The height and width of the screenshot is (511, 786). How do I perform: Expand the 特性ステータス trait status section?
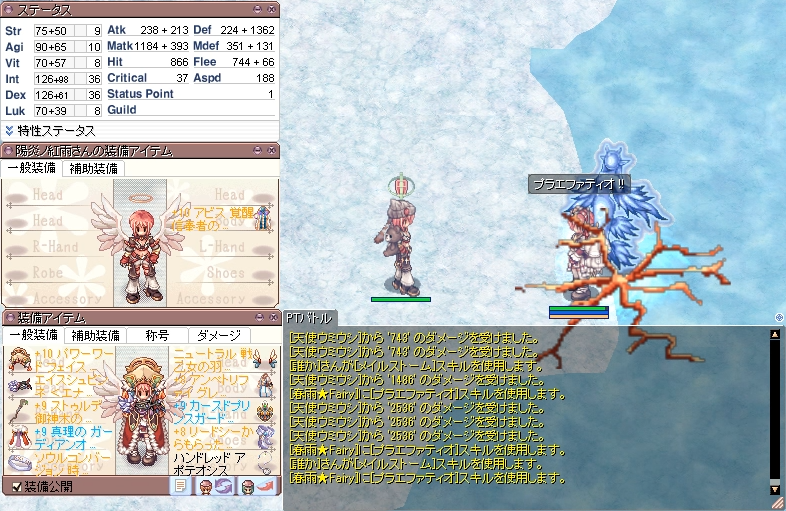(50, 130)
